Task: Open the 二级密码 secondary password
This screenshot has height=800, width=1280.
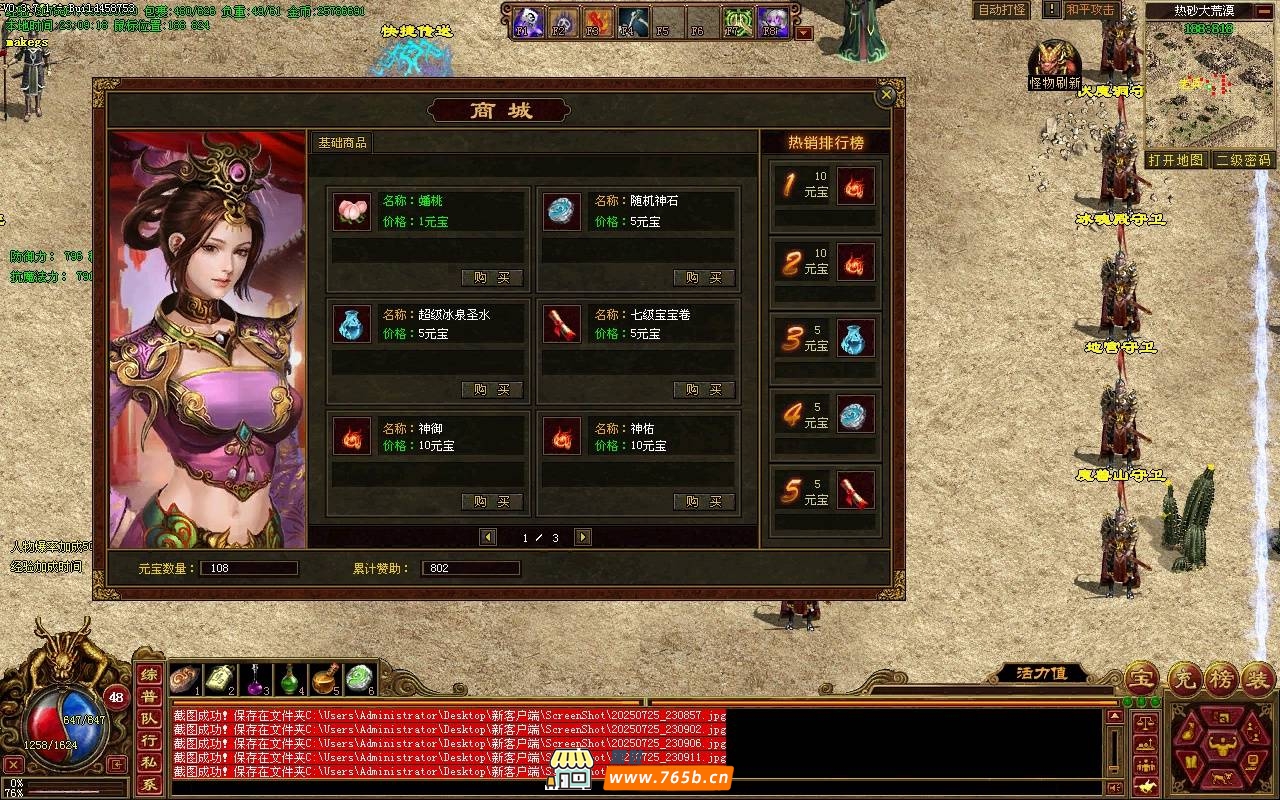Action: [x=1244, y=160]
